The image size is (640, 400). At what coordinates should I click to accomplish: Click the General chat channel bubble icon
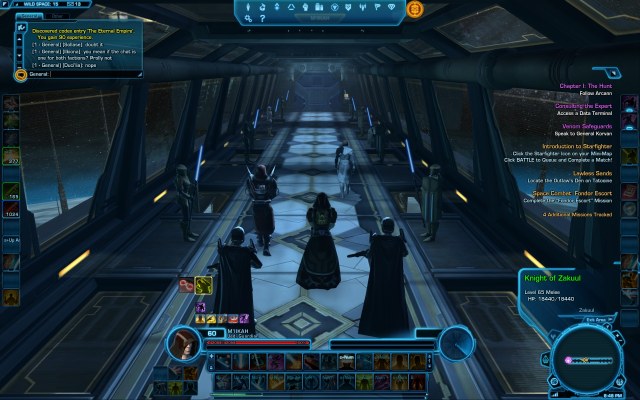[22, 74]
